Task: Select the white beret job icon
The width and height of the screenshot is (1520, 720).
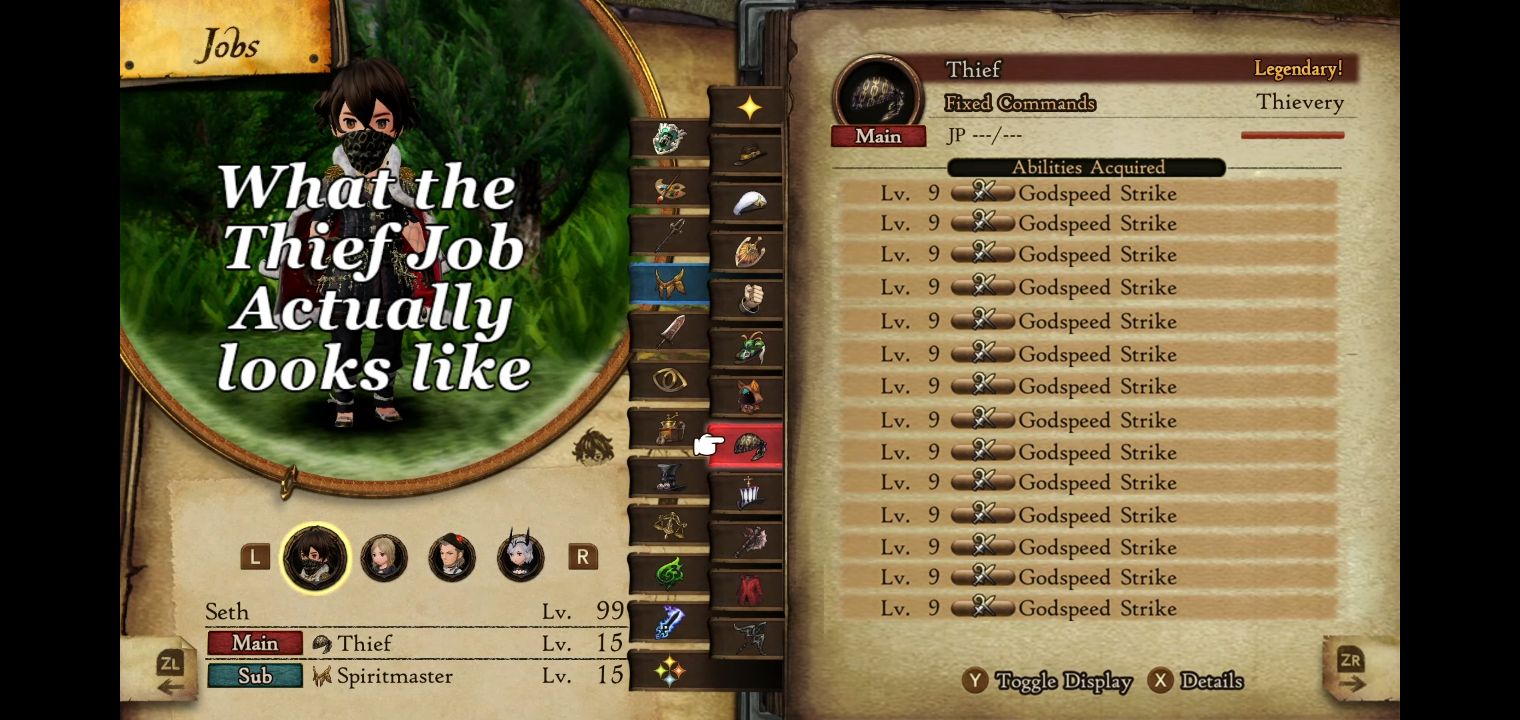Action: [x=748, y=202]
